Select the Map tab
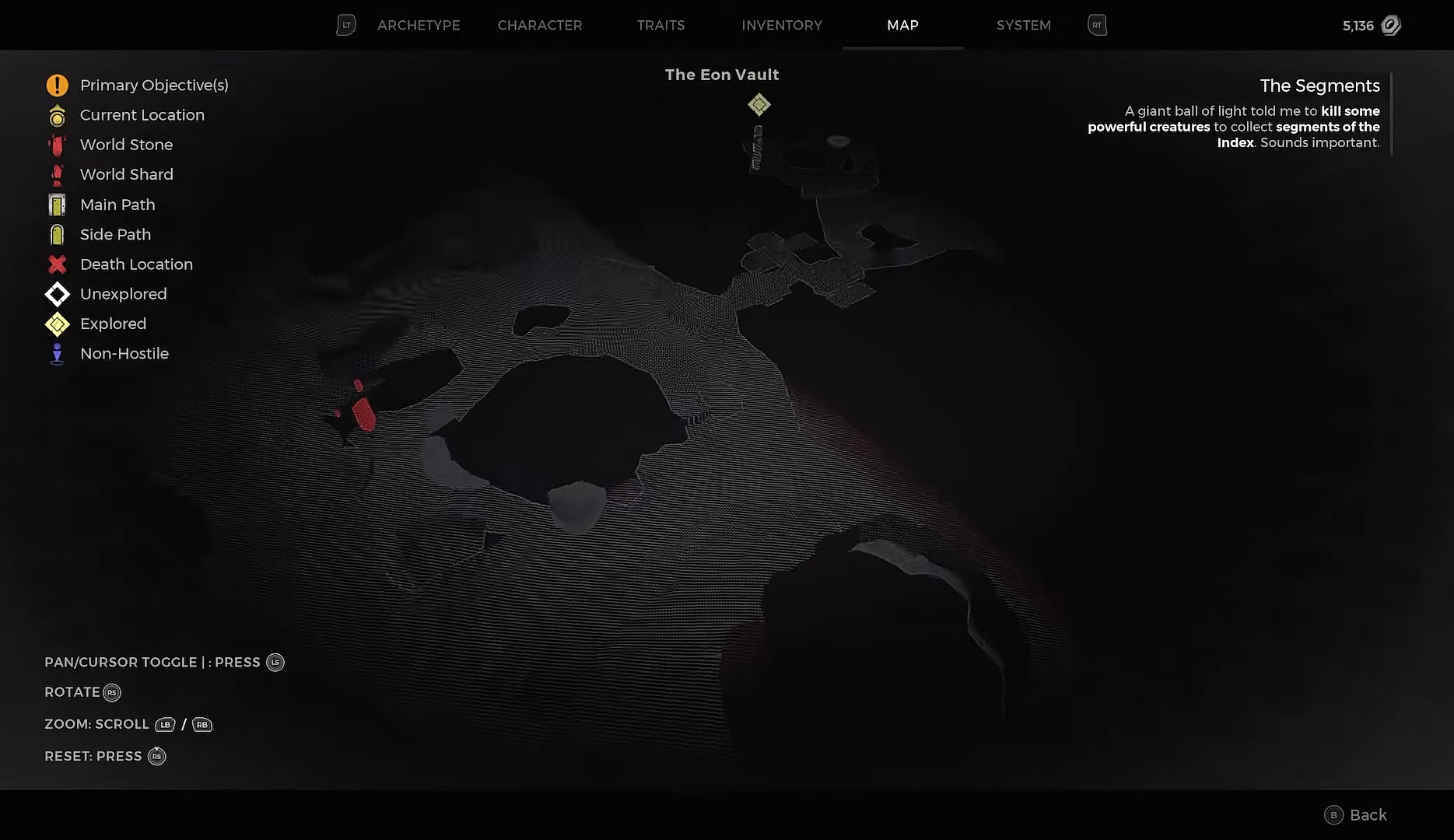 (x=902, y=26)
